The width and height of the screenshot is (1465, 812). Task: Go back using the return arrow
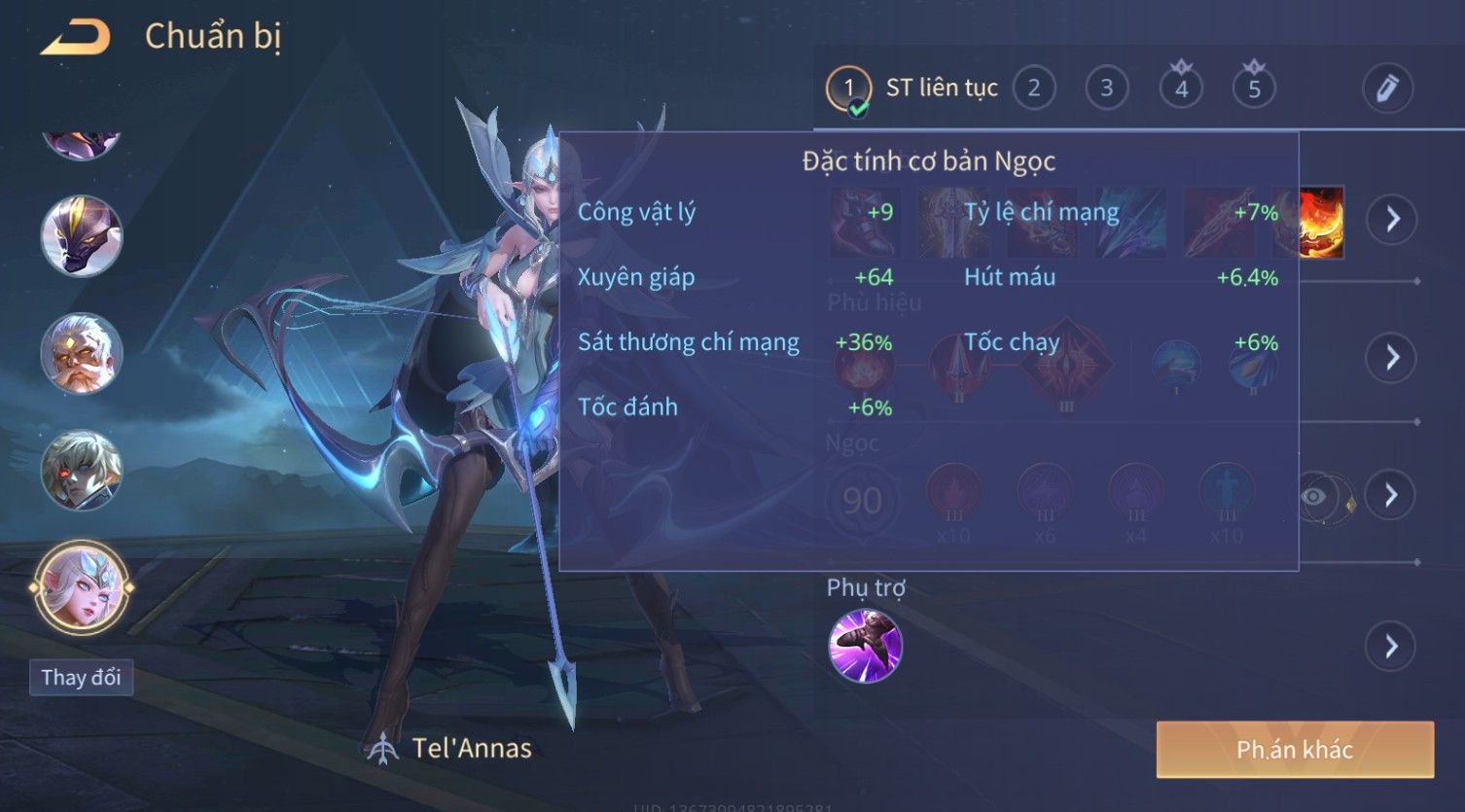(76, 38)
